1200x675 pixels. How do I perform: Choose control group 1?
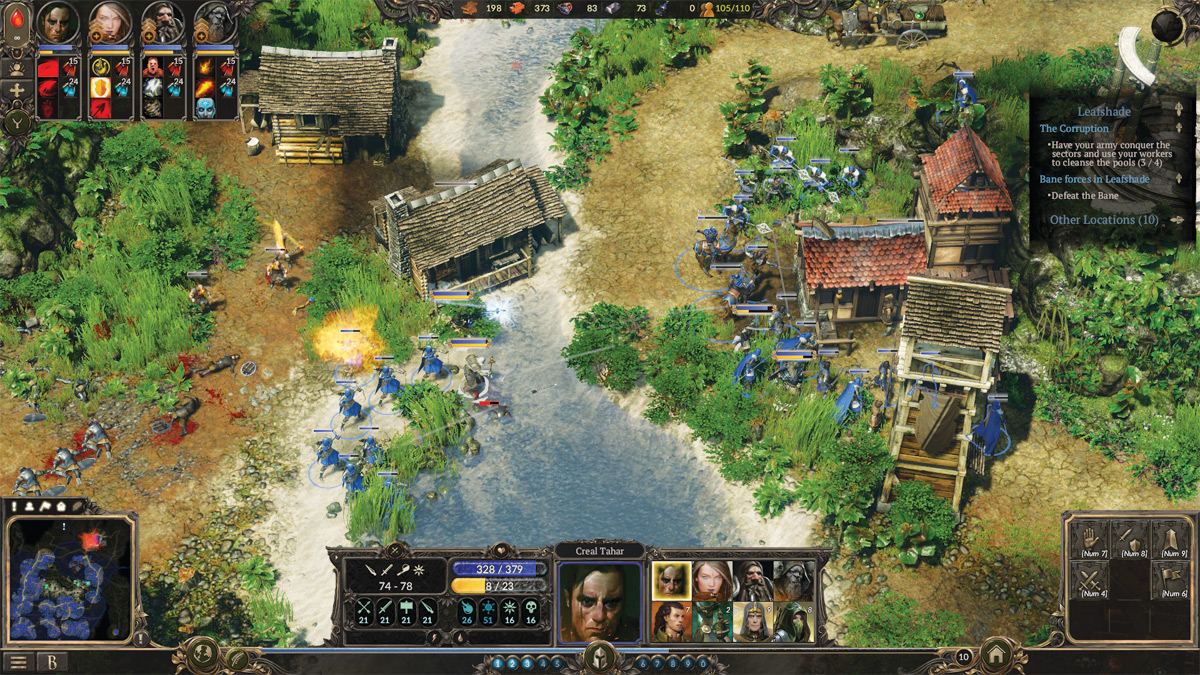pyautogui.click(x=499, y=663)
